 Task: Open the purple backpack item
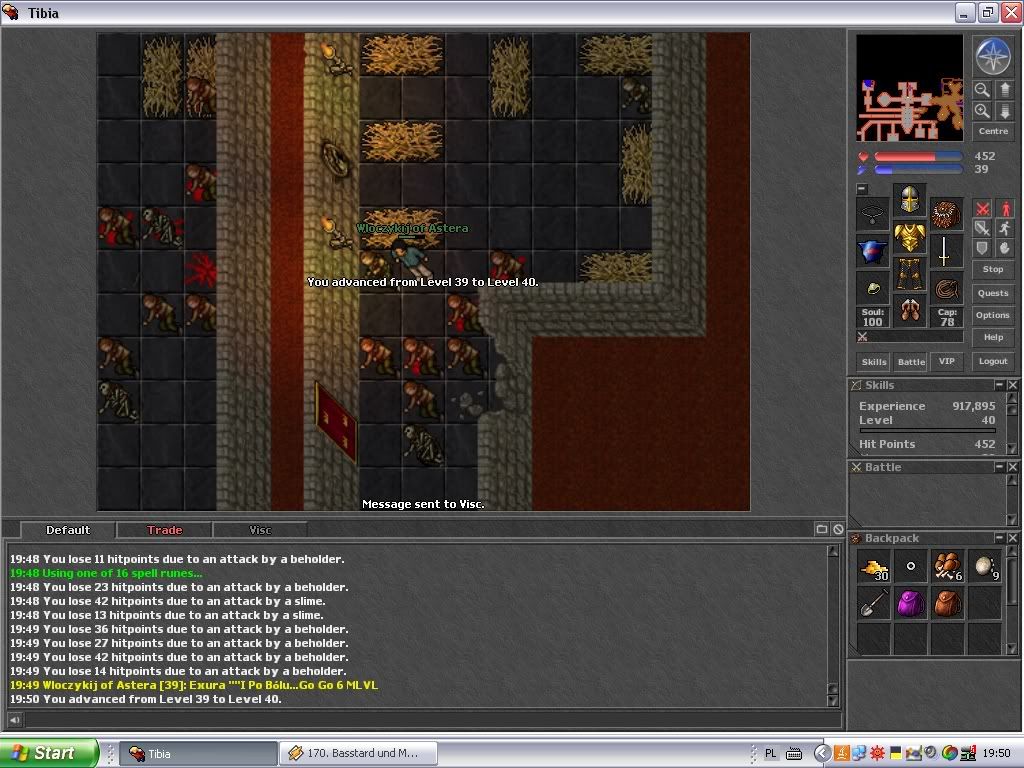(x=910, y=603)
